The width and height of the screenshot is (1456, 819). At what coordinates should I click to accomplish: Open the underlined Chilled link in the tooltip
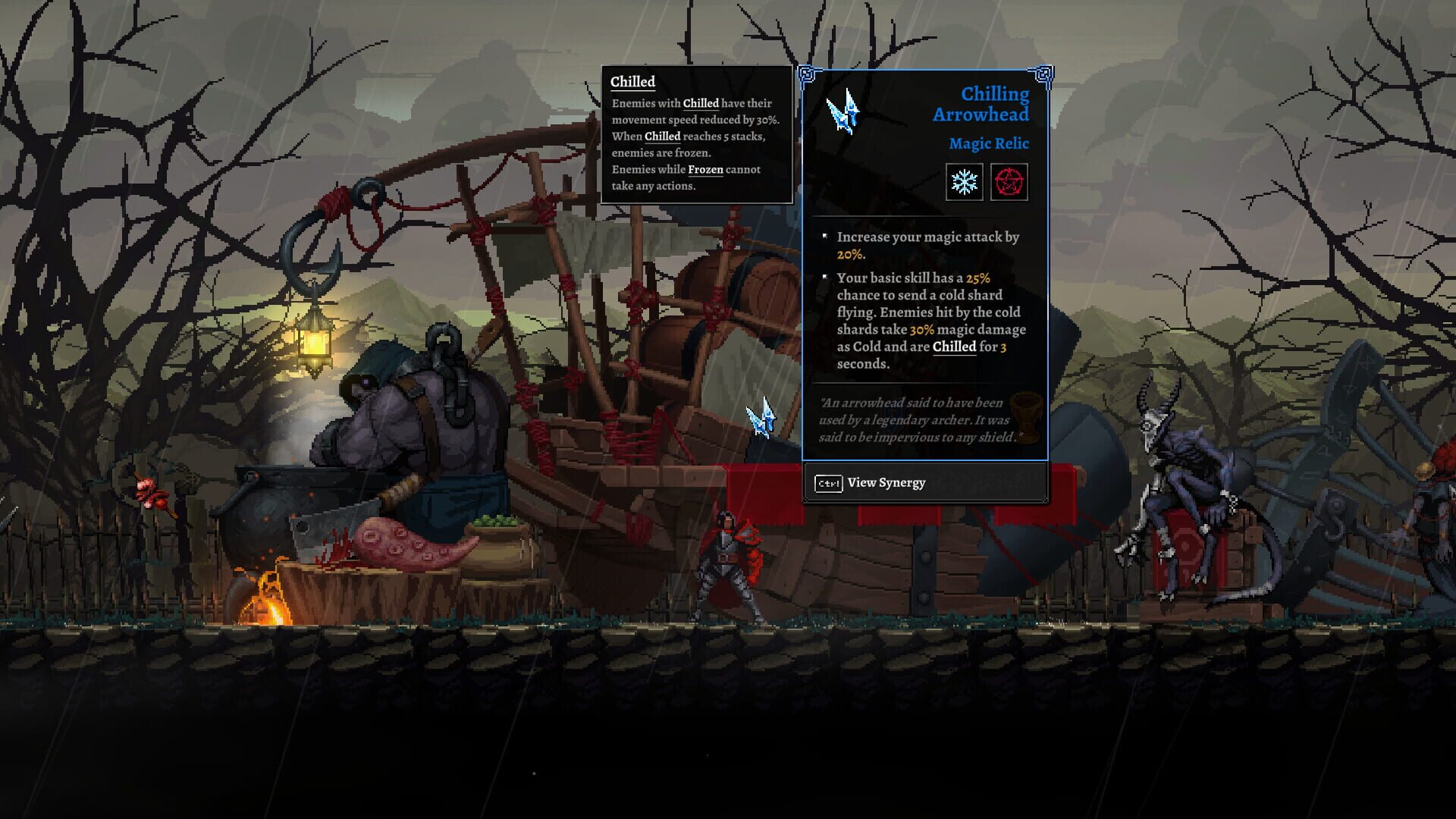701,103
